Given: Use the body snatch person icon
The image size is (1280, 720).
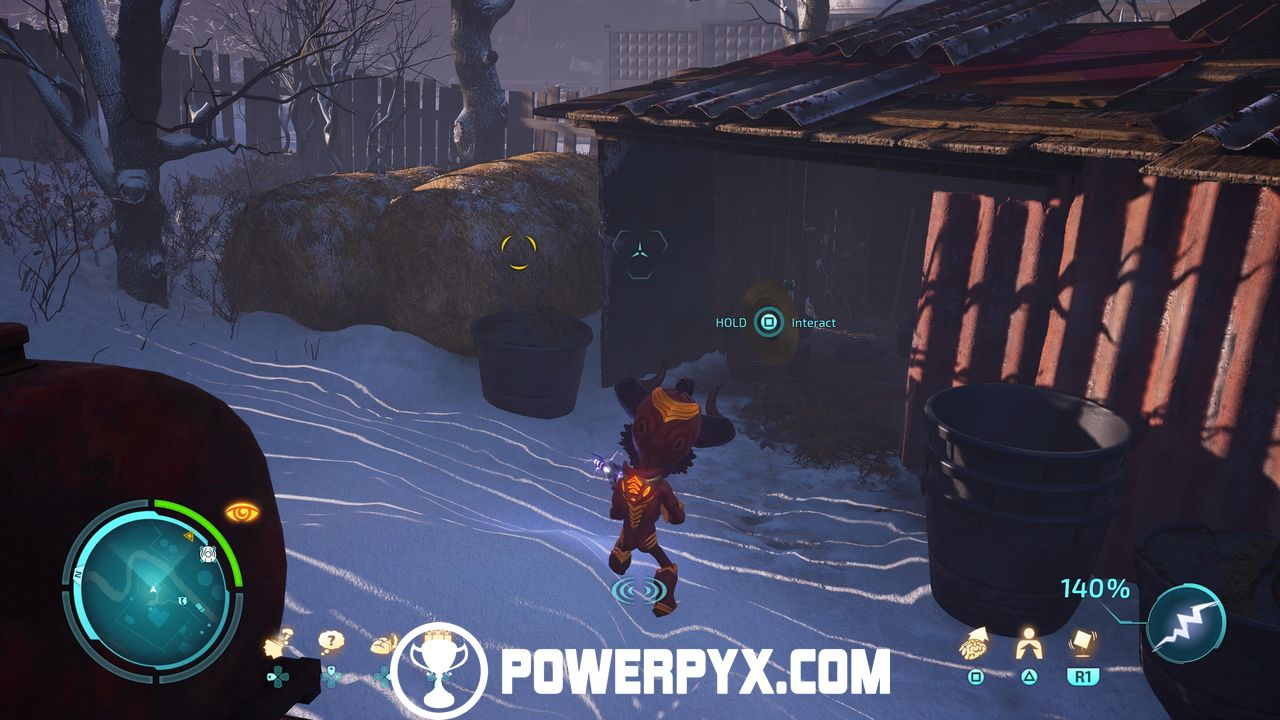Looking at the screenshot, I should point(1028,646).
